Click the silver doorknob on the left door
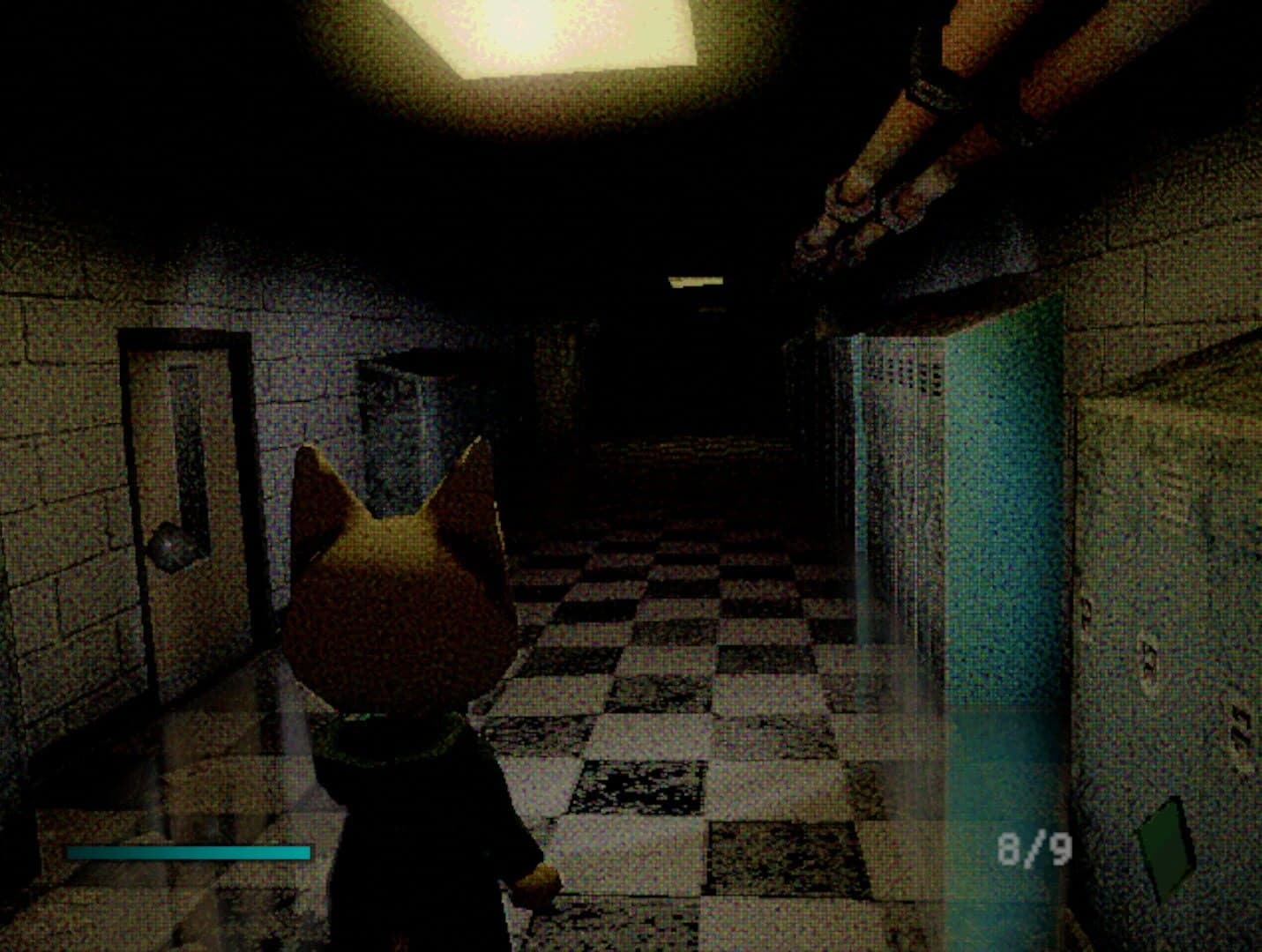The image size is (1262, 952). pos(170,547)
